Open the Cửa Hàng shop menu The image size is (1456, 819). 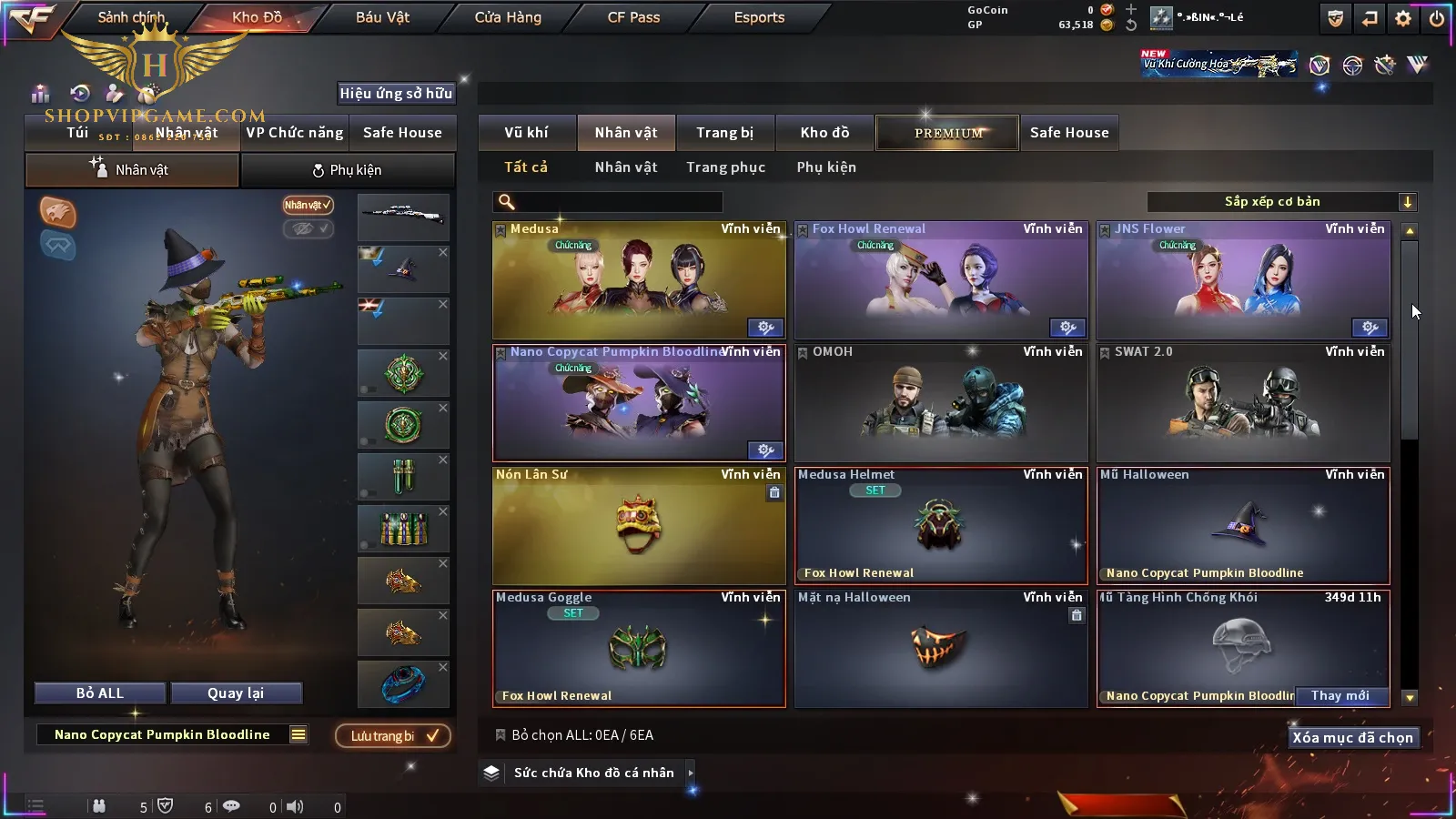[508, 17]
